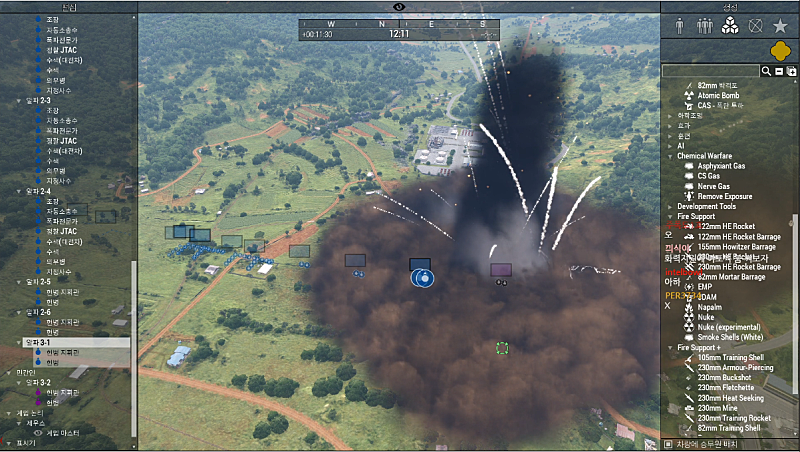The width and height of the screenshot is (800, 452).
Task: Select the 82mm Training Shell
Action: tap(728, 428)
